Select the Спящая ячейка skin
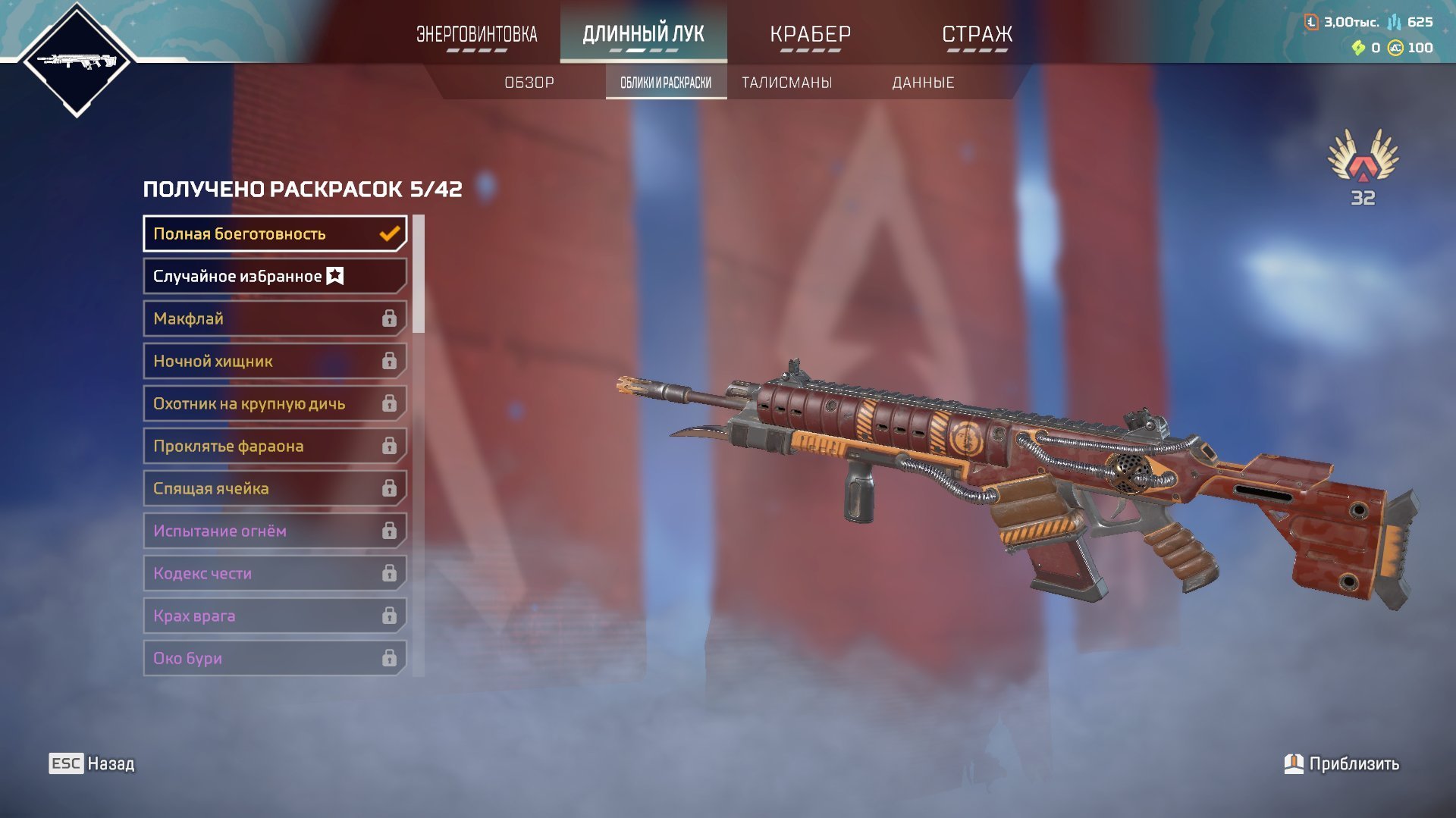1456x818 pixels. tap(275, 488)
